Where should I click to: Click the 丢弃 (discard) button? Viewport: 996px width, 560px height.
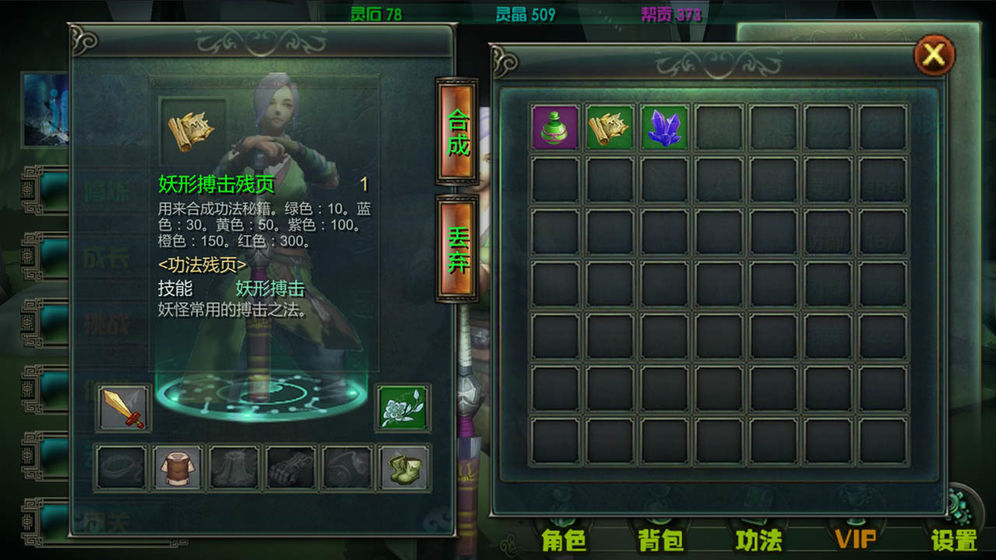[457, 247]
